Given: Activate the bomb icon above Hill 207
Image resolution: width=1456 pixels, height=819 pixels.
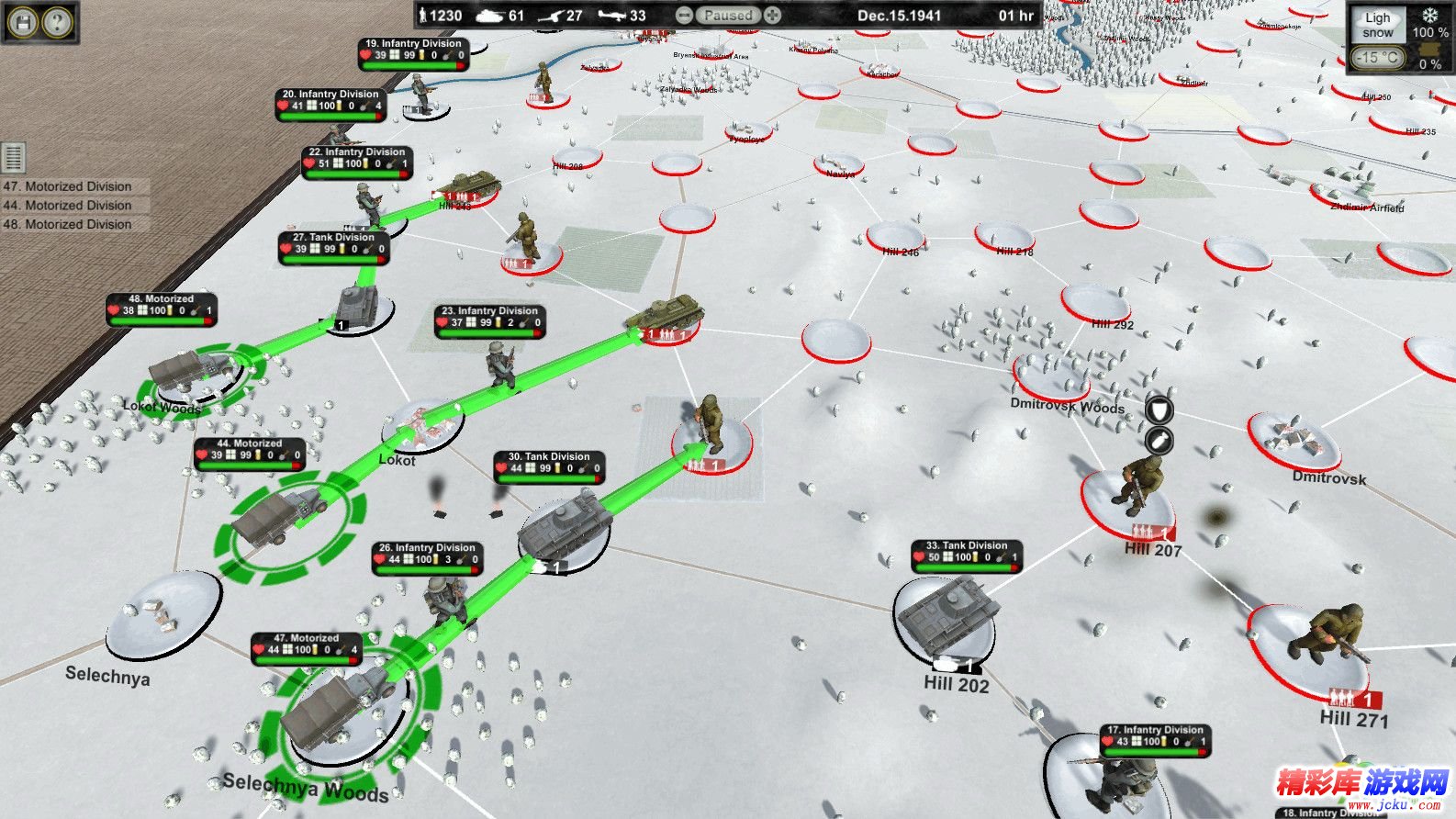Looking at the screenshot, I should point(1159,440).
